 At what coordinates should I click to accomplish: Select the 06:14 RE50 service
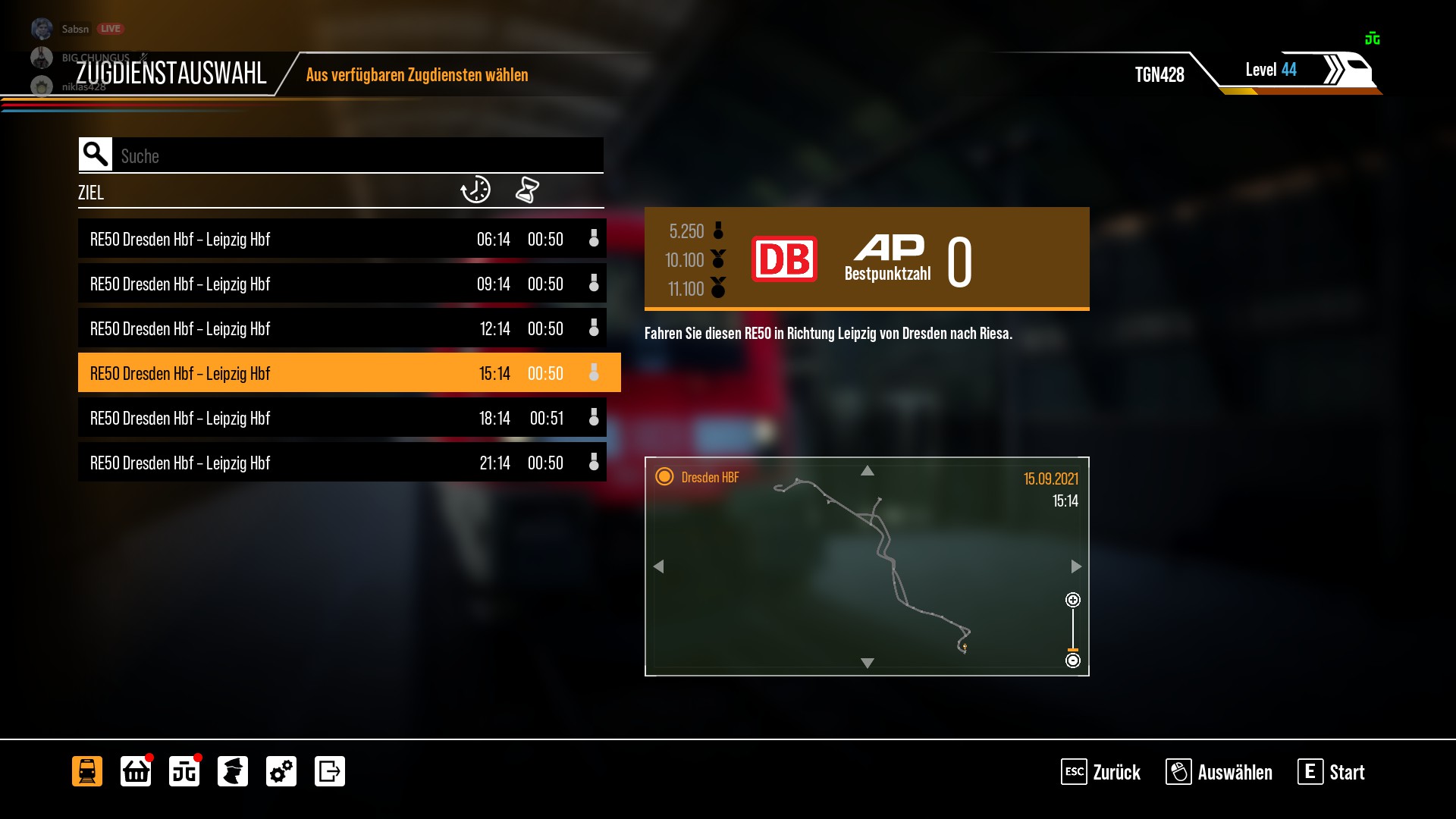click(341, 239)
